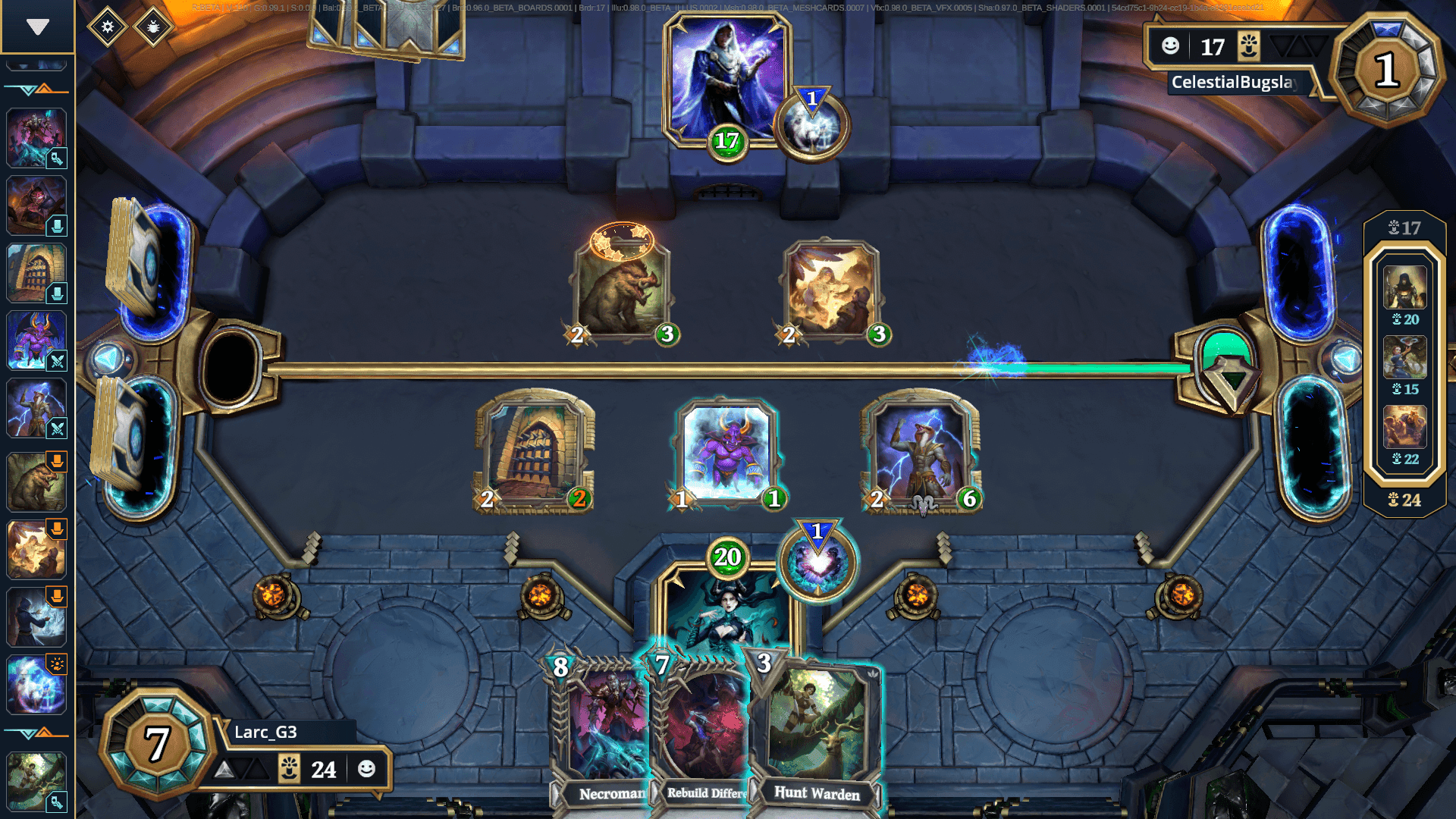Activate your god power costing 1 mana

pos(818,564)
